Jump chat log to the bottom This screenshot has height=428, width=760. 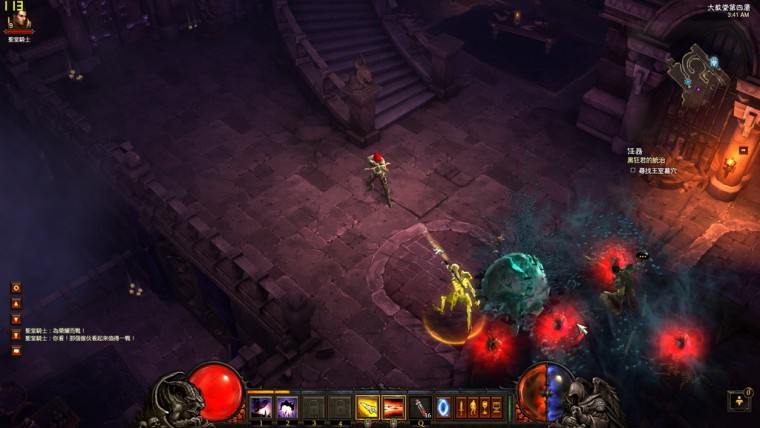[16, 335]
